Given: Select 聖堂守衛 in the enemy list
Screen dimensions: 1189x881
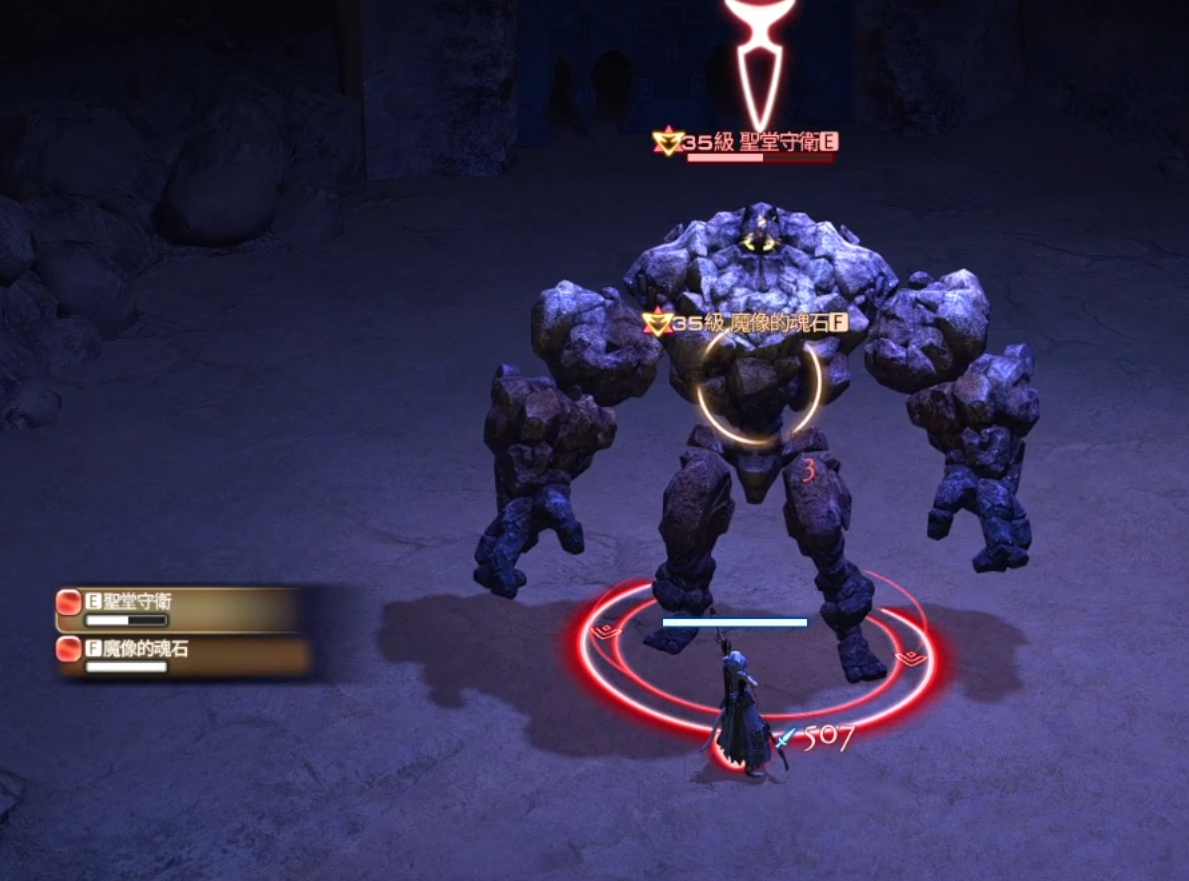Looking at the screenshot, I should pyautogui.click(x=180, y=607).
